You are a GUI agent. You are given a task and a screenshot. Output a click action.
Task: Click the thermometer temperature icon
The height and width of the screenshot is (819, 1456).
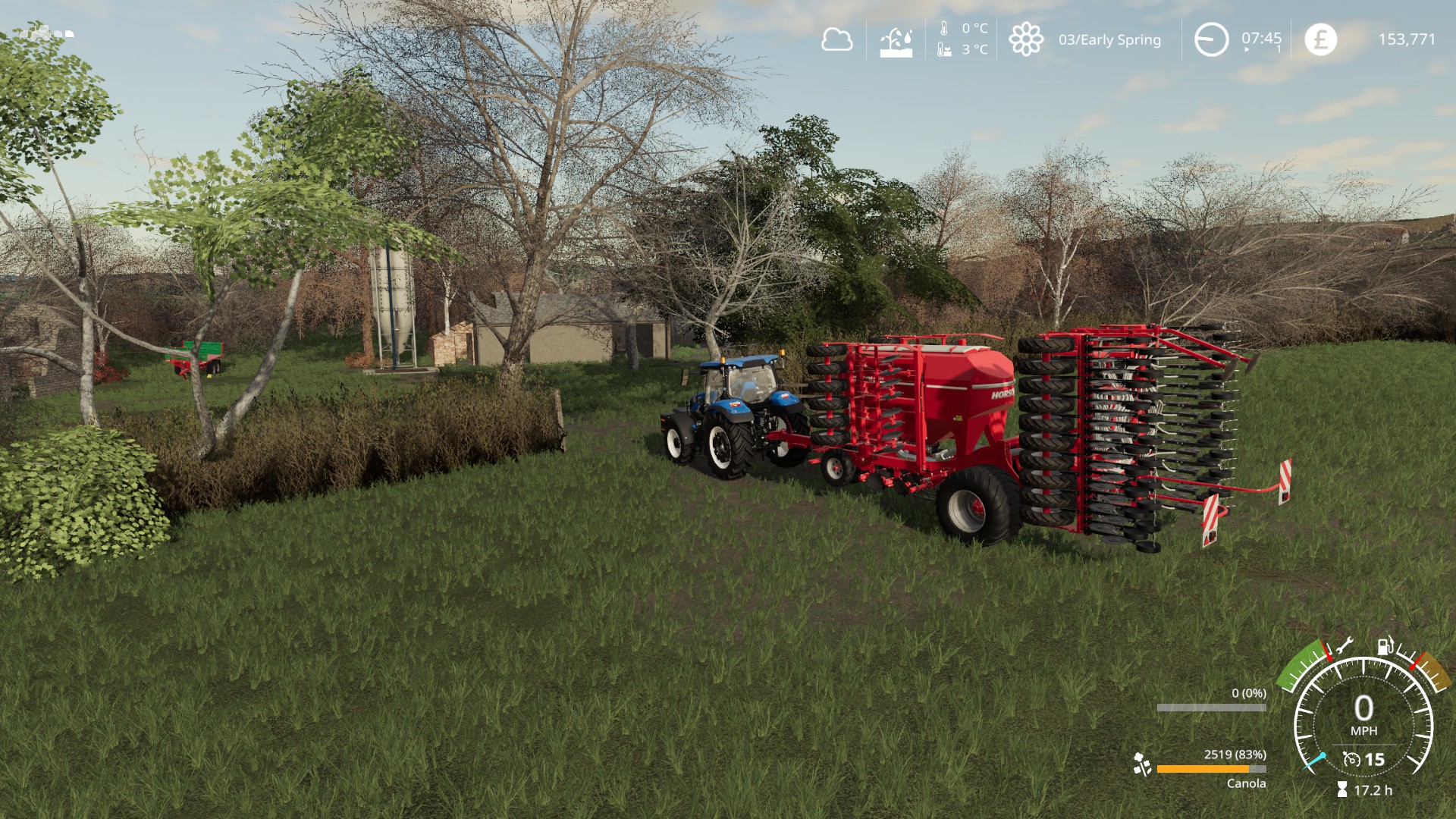944,30
